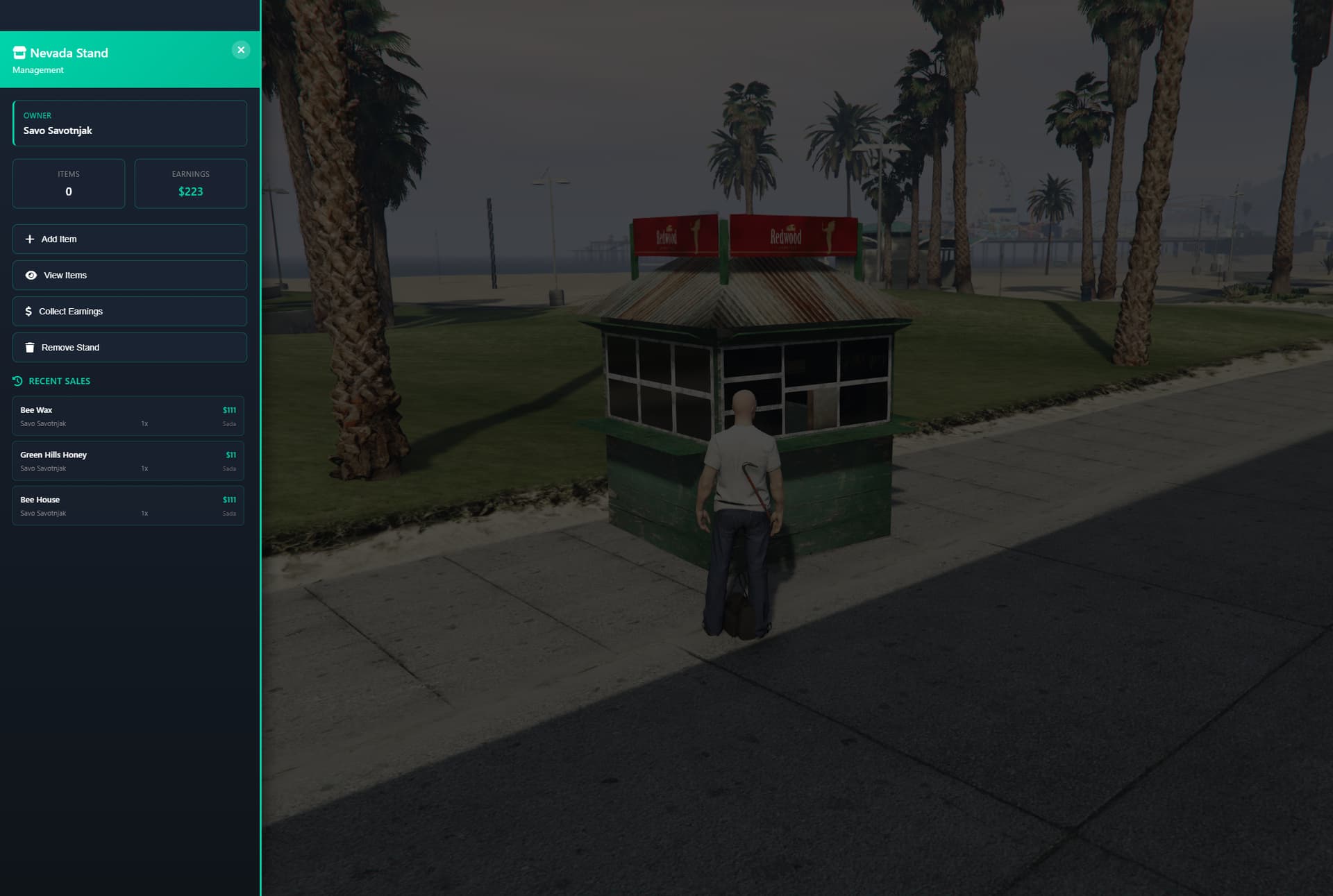Select the Owner field showing Savo Savotnjak
This screenshot has width=1333, height=896.
[129, 123]
